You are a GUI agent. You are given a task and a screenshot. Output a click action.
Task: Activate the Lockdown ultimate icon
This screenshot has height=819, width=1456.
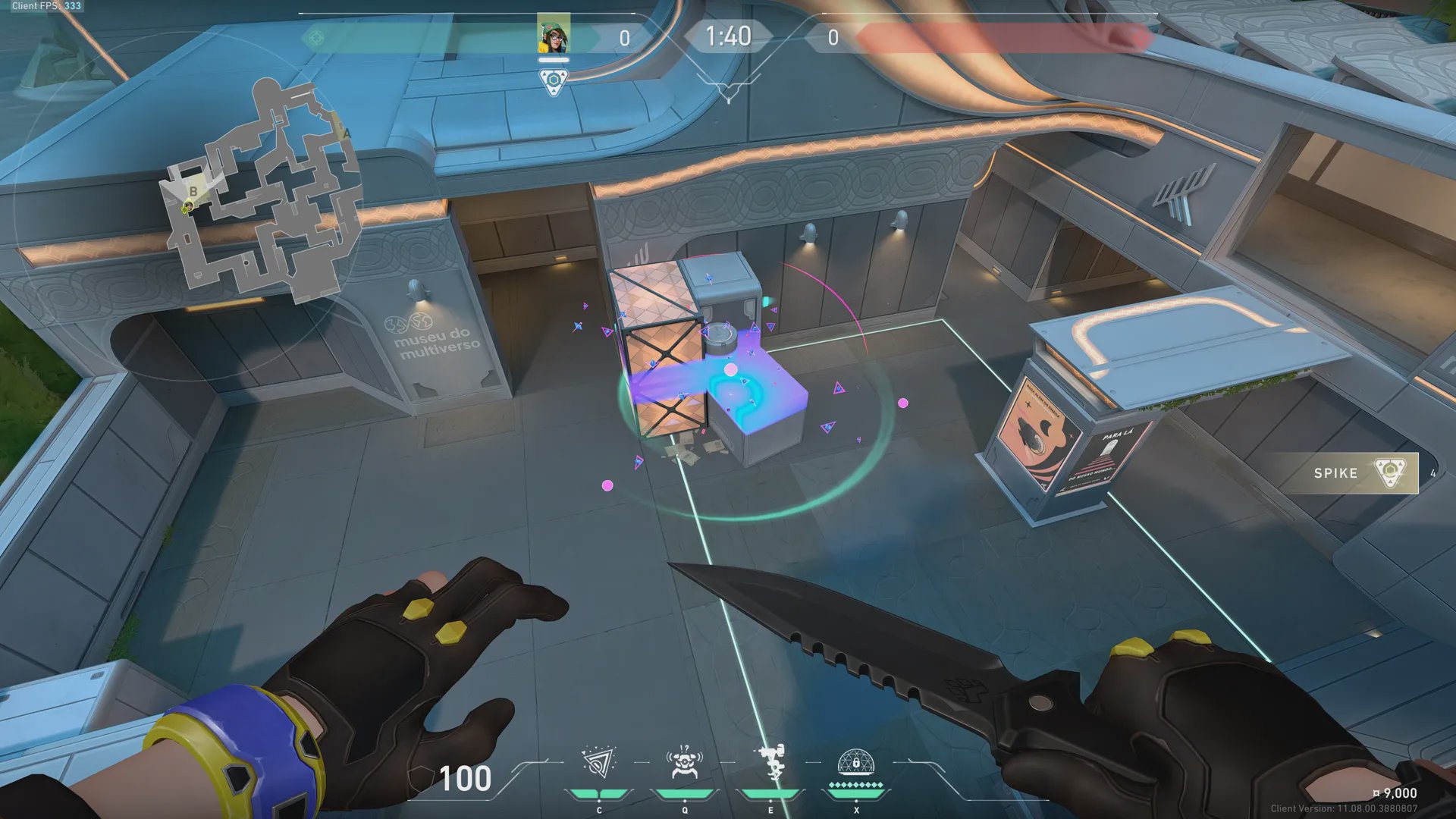pyautogui.click(x=856, y=762)
